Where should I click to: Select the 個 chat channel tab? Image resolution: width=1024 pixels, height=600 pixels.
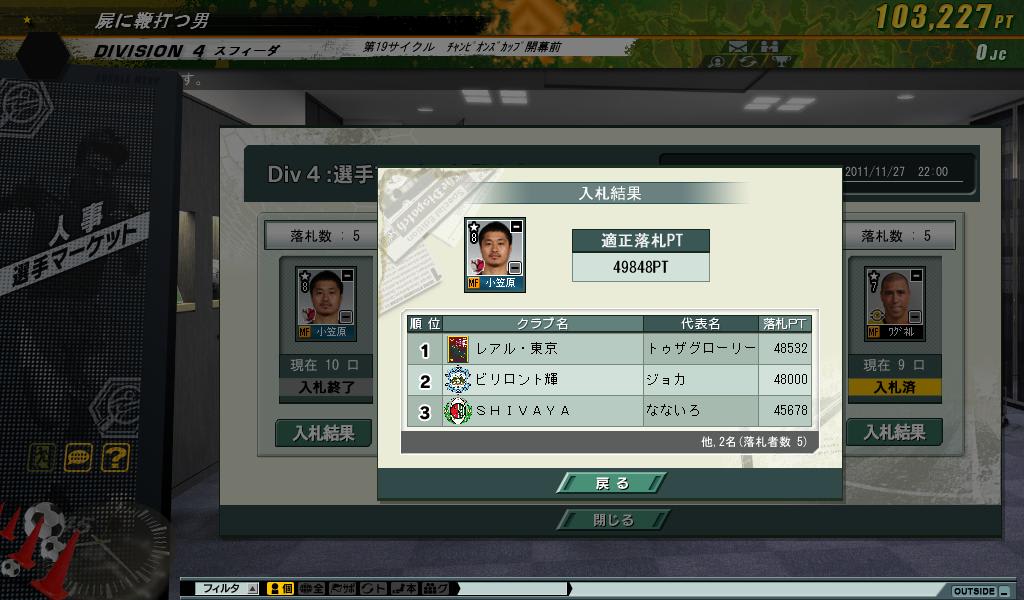(x=281, y=590)
